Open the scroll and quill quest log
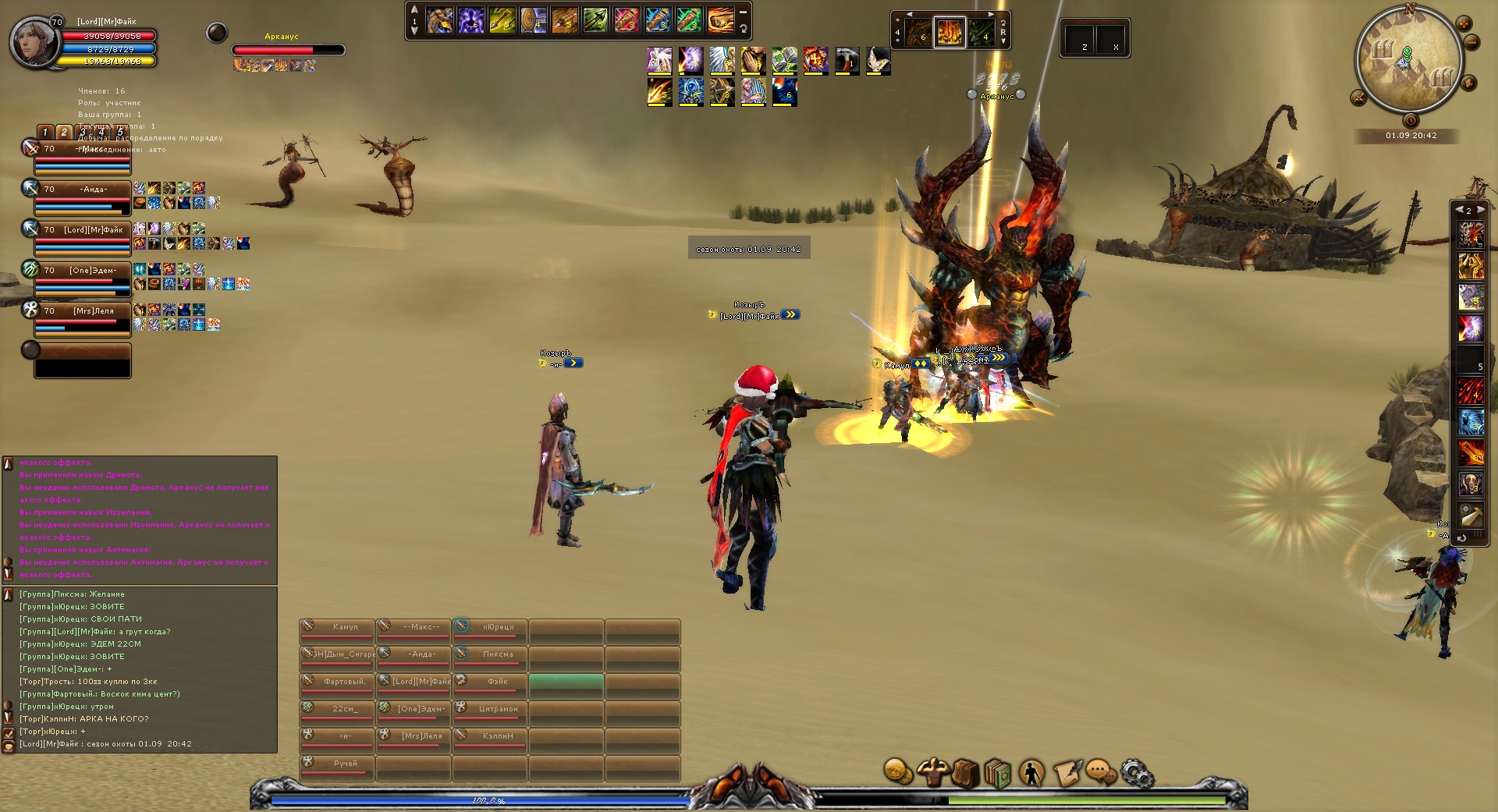The height and width of the screenshot is (812, 1498). [x=1067, y=773]
